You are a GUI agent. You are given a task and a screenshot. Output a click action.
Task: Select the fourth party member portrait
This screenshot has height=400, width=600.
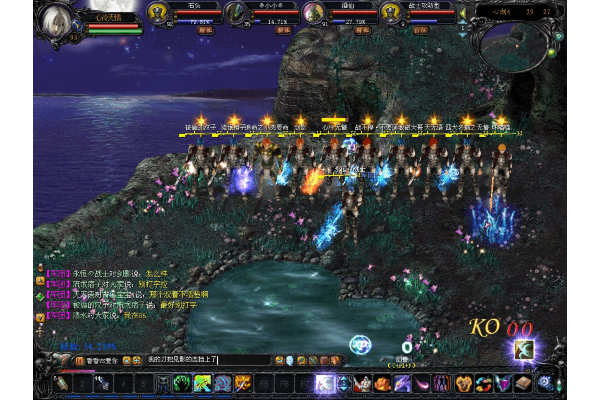pos(391,13)
